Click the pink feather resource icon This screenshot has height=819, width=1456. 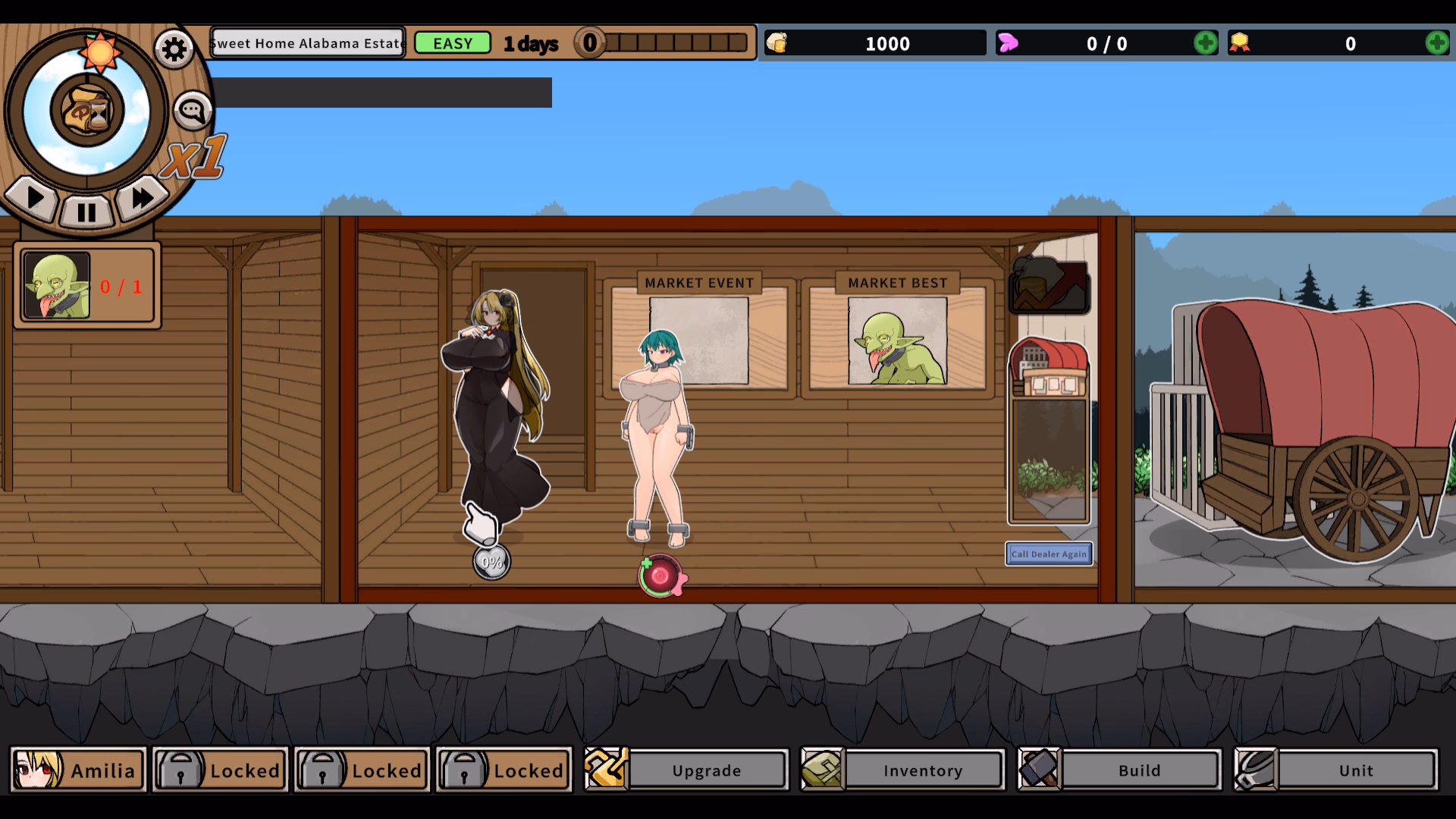[x=1009, y=43]
